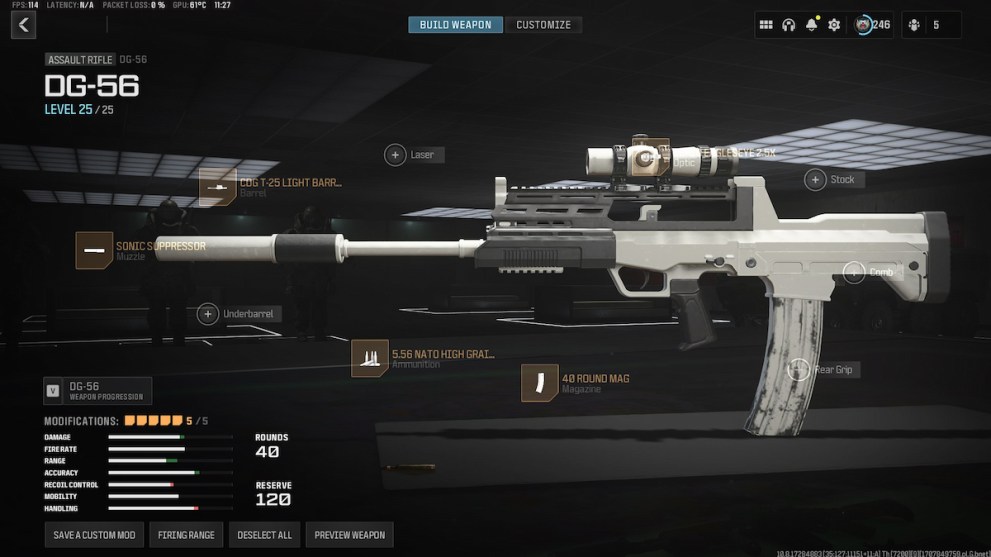The width and height of the screenshot is (991, 557).
Task: Add a Rear Grip attachment
Action: 799,370
